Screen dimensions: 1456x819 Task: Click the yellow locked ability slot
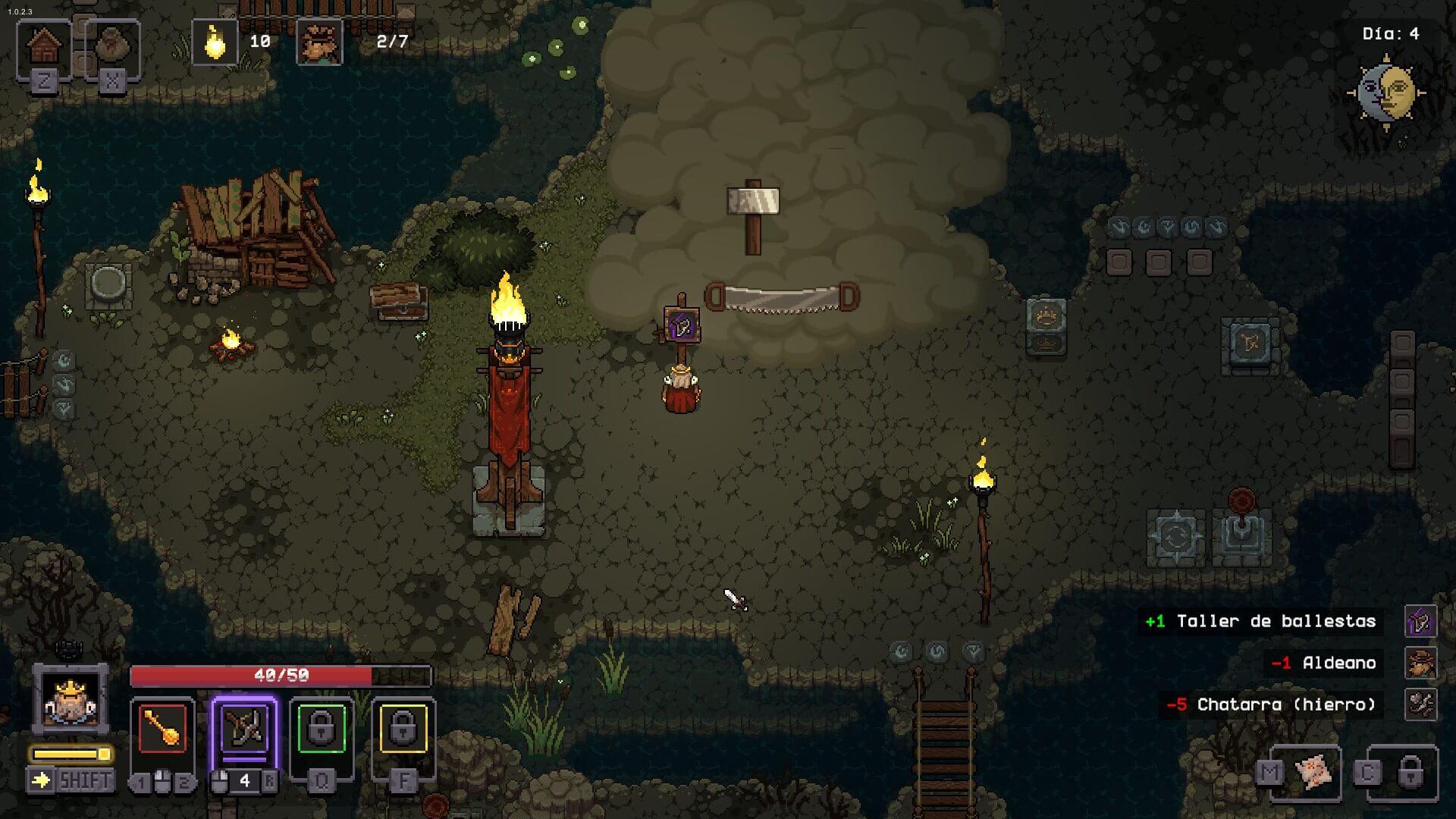click(x=403, y=729)
